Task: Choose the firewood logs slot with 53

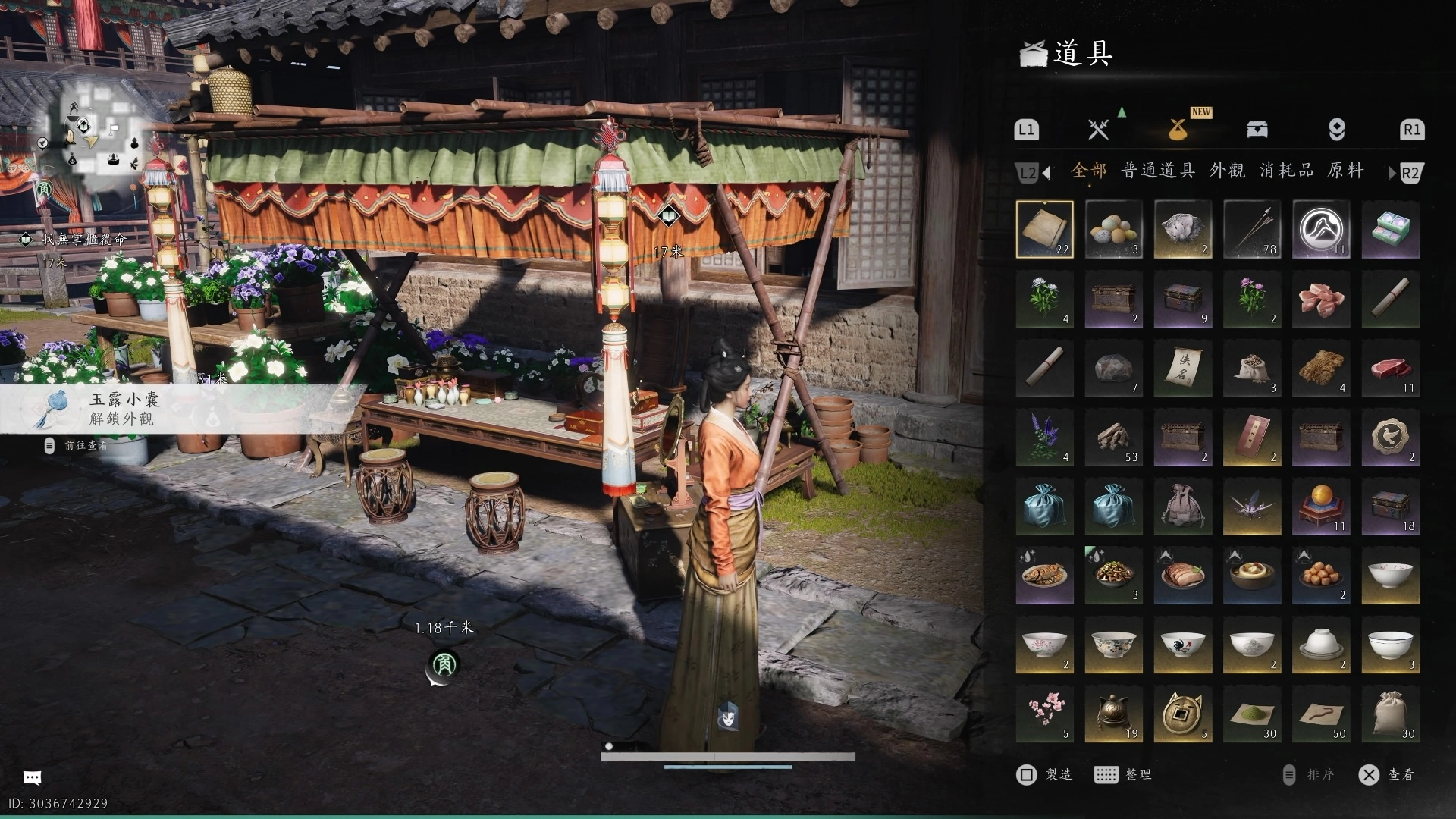Action: coord(1113,438)
